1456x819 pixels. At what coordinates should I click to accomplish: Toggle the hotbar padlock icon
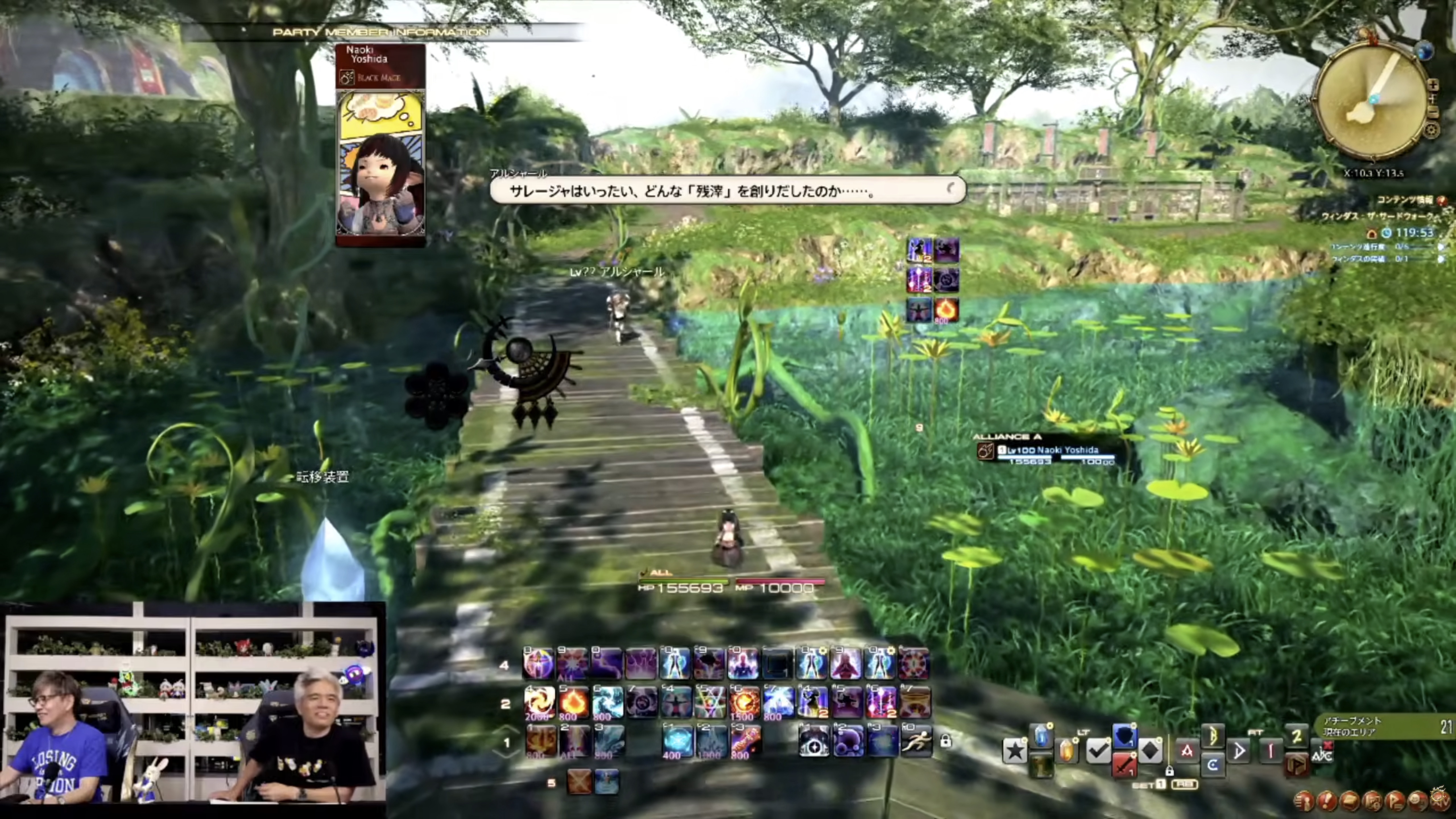point(945,741)
